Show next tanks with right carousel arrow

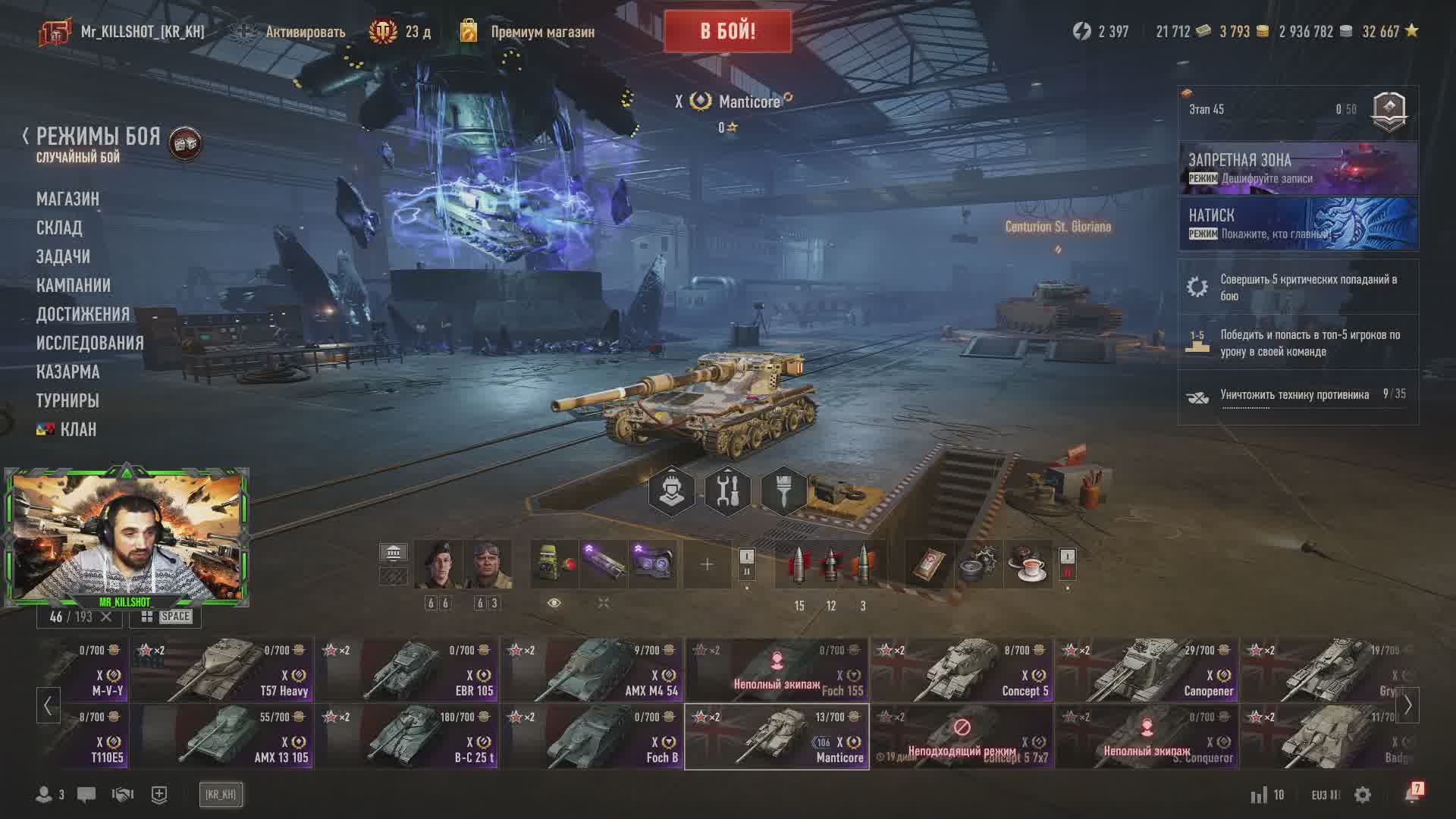point(1407,705)
